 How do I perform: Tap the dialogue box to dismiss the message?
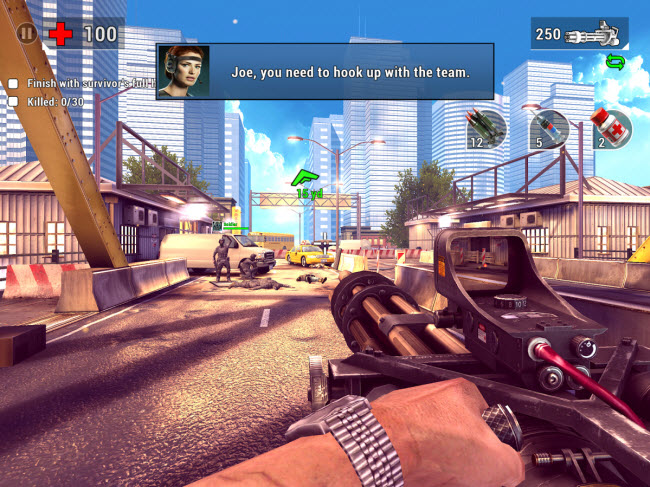[325, 70]
